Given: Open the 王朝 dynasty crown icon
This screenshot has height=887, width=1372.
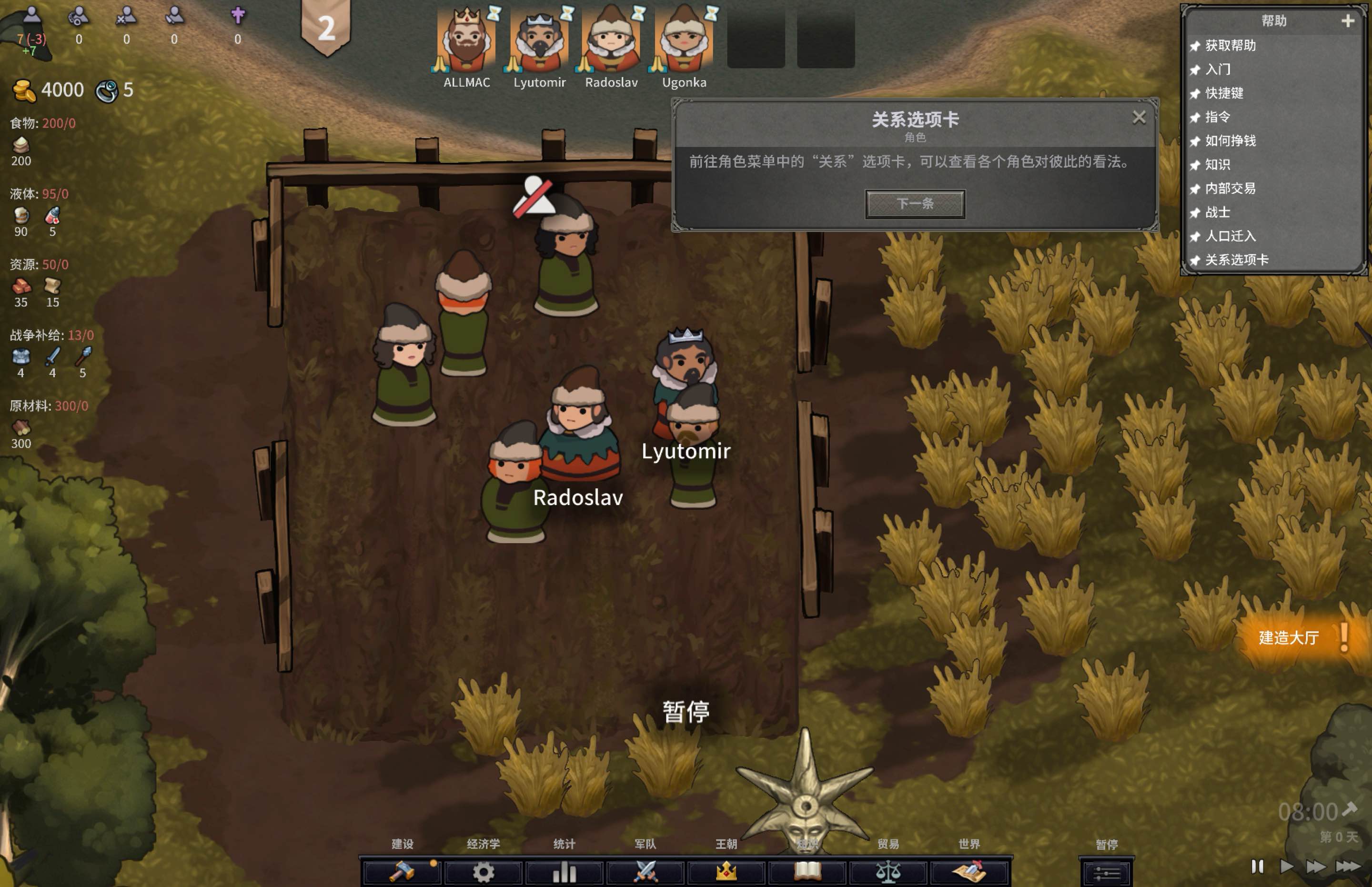Looking at the screenshot, I should (727, 872).
